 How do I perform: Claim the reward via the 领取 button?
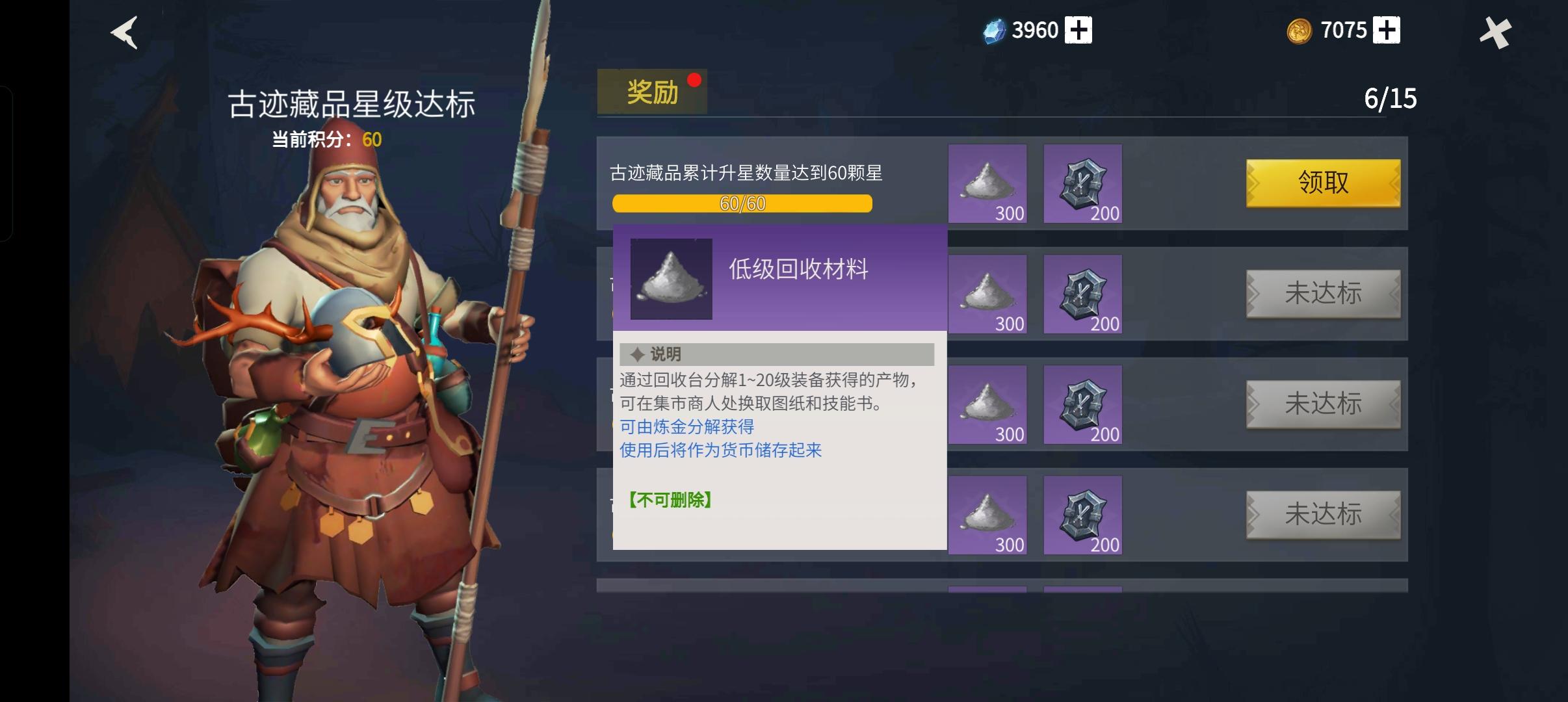pyautogui.click(x=1324, y=184)
